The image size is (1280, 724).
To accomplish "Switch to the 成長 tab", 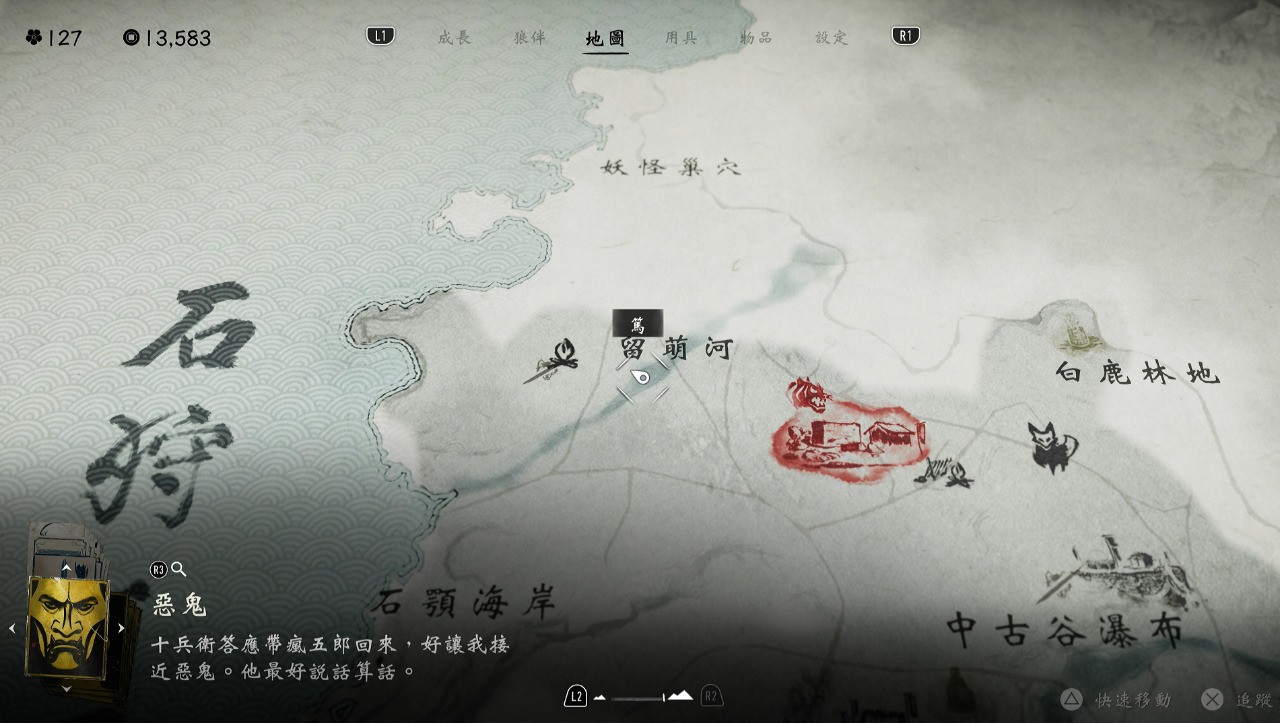I will click(454, 38).
